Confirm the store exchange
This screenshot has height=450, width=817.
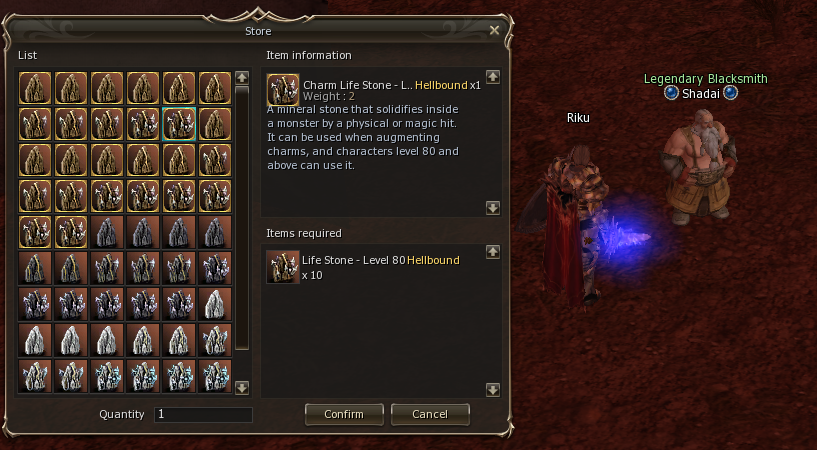(x=343, y=414)
